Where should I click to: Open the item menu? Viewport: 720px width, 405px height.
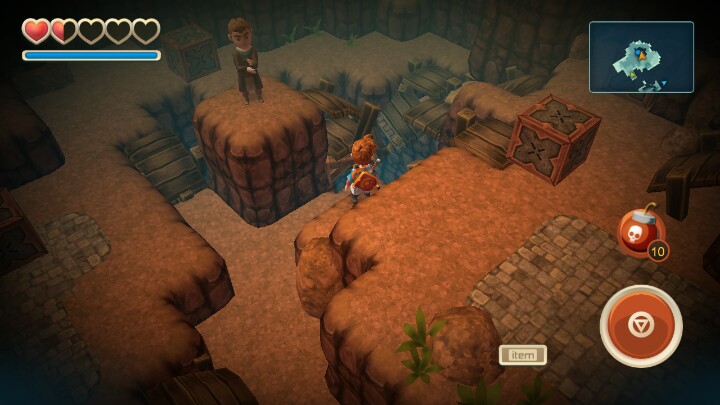tap(522, 354)
